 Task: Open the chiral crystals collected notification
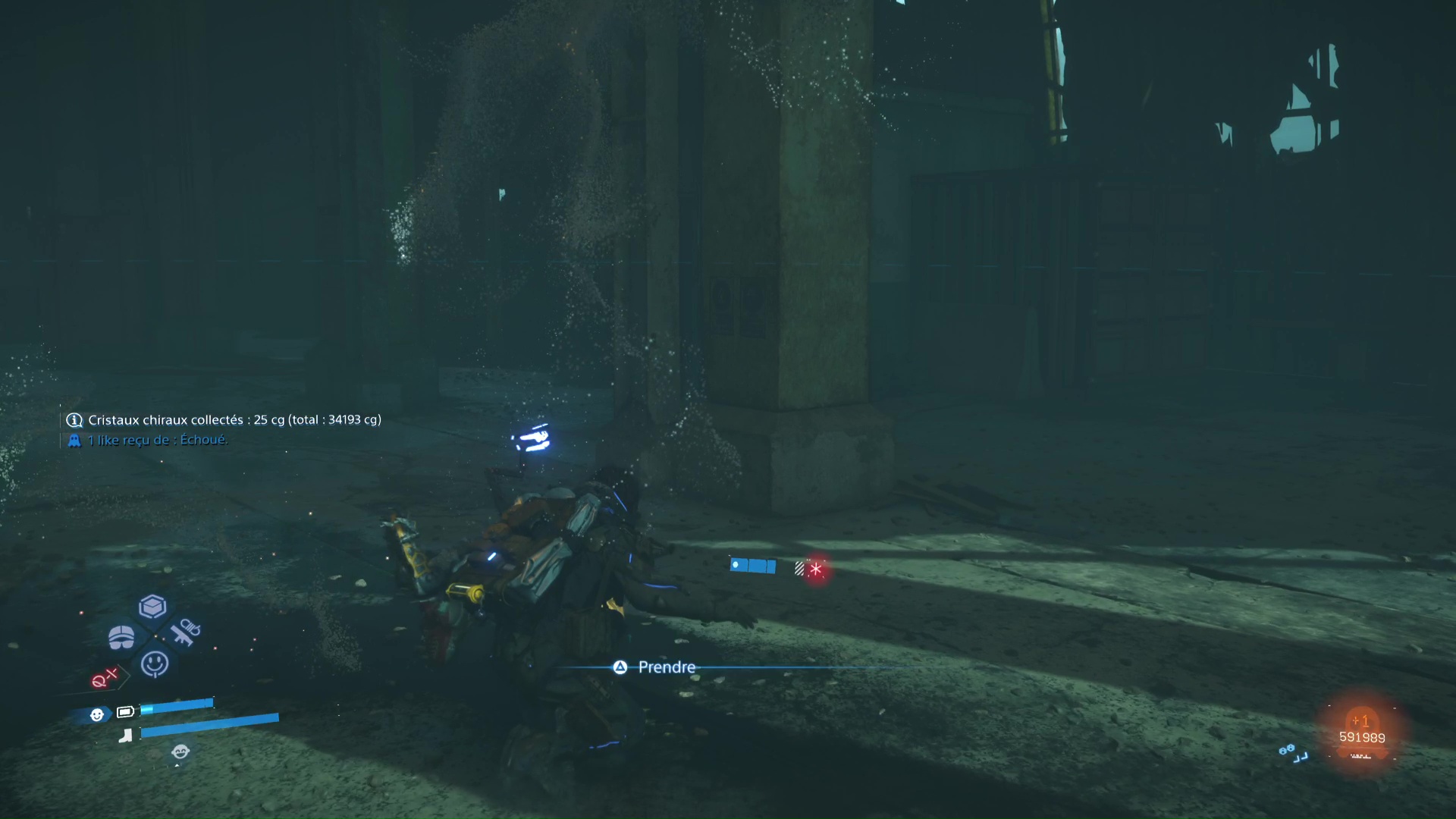pyautogui.click(x=234, y=420)
